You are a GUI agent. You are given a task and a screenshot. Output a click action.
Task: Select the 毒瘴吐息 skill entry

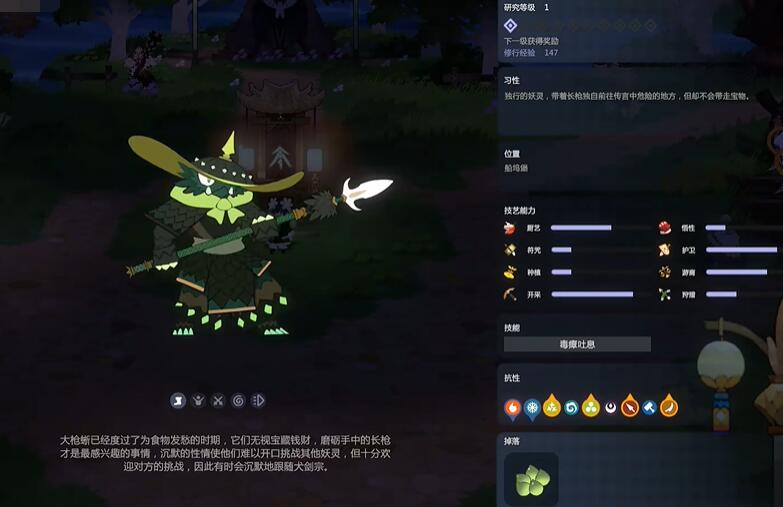click(x=577, y=344)
